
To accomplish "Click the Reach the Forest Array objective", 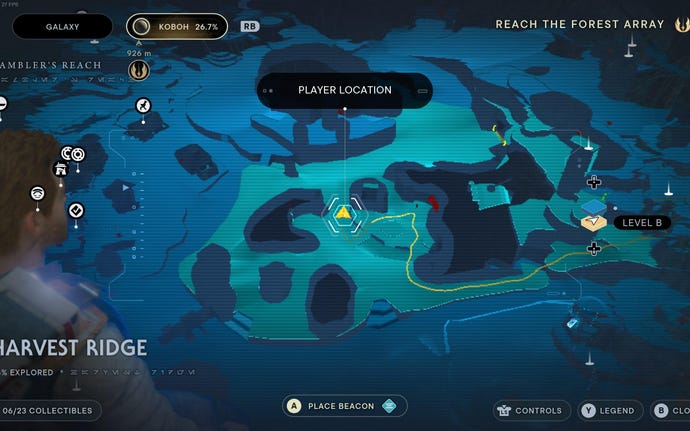I will [x=580, y=24].
